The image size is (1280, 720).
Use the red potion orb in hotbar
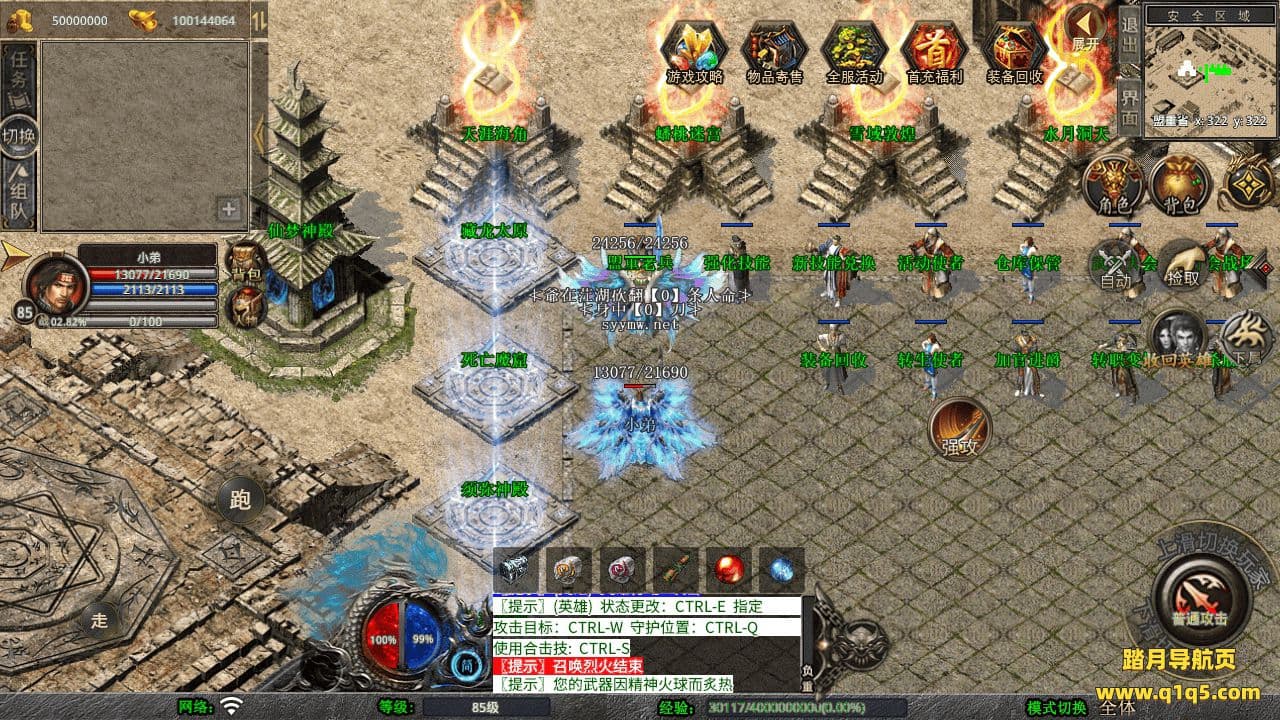(728, 570)
